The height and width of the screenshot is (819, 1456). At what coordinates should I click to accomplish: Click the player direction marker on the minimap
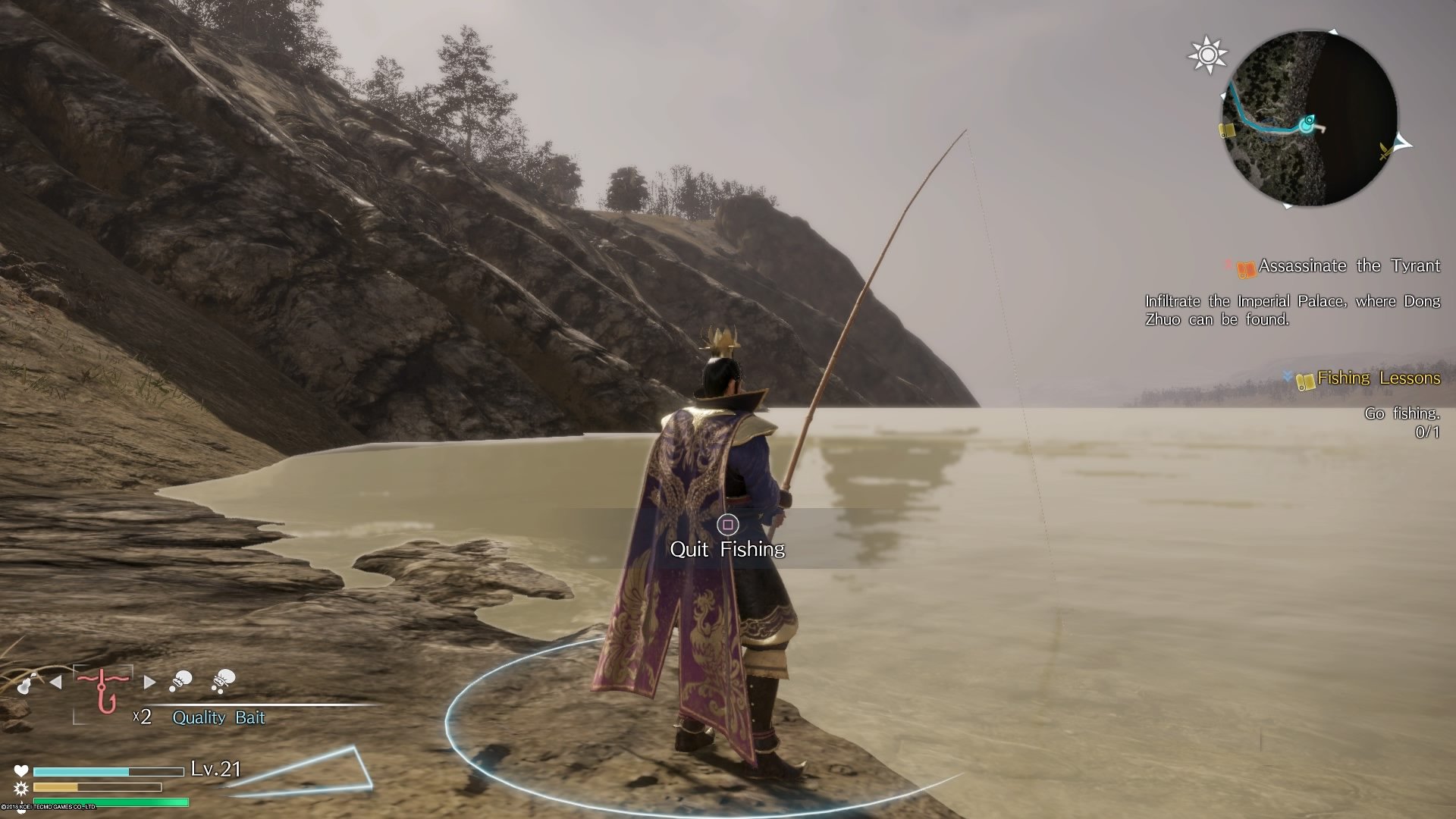1307,122
